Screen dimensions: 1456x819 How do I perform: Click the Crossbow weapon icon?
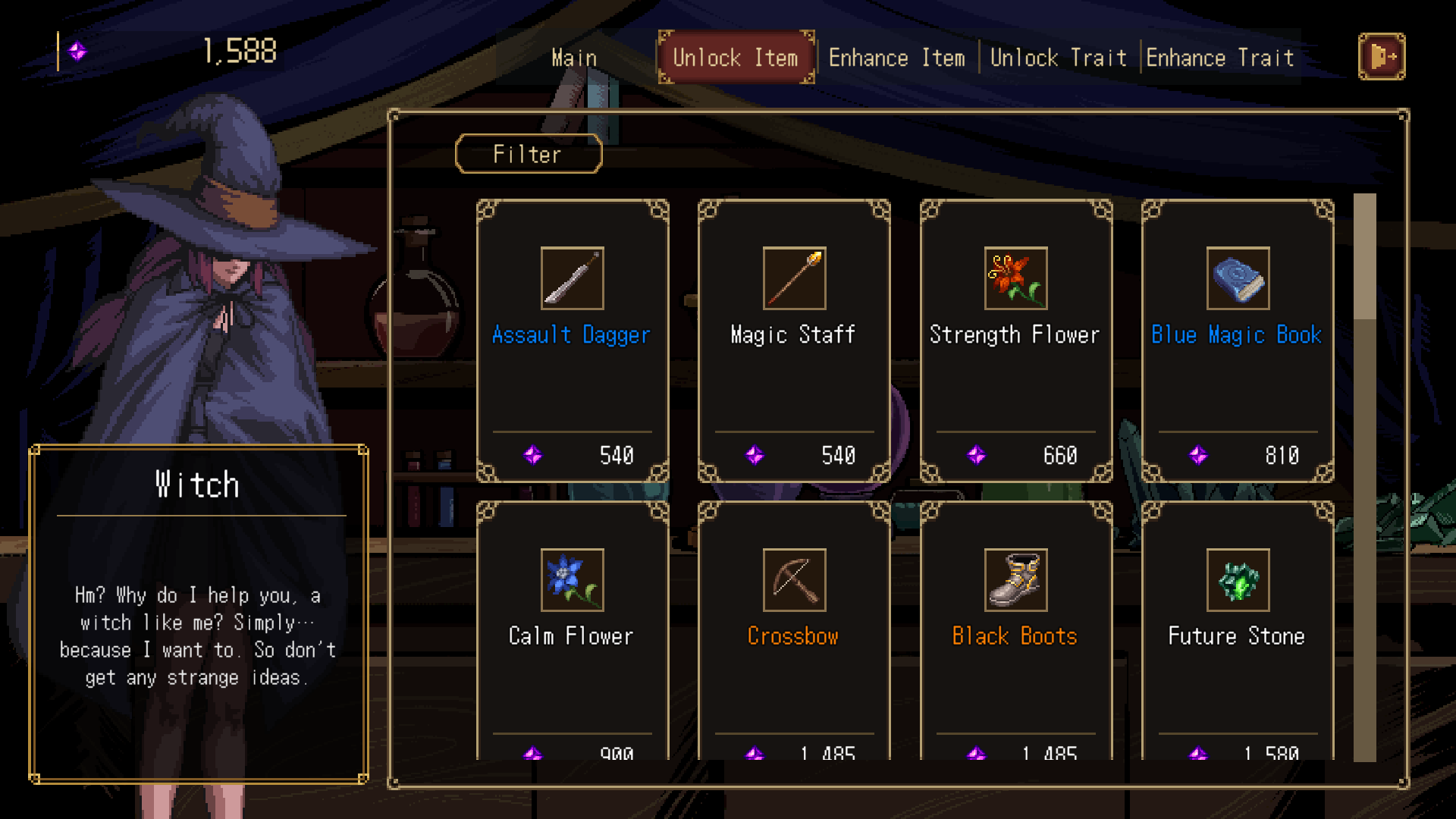[792, 581]
